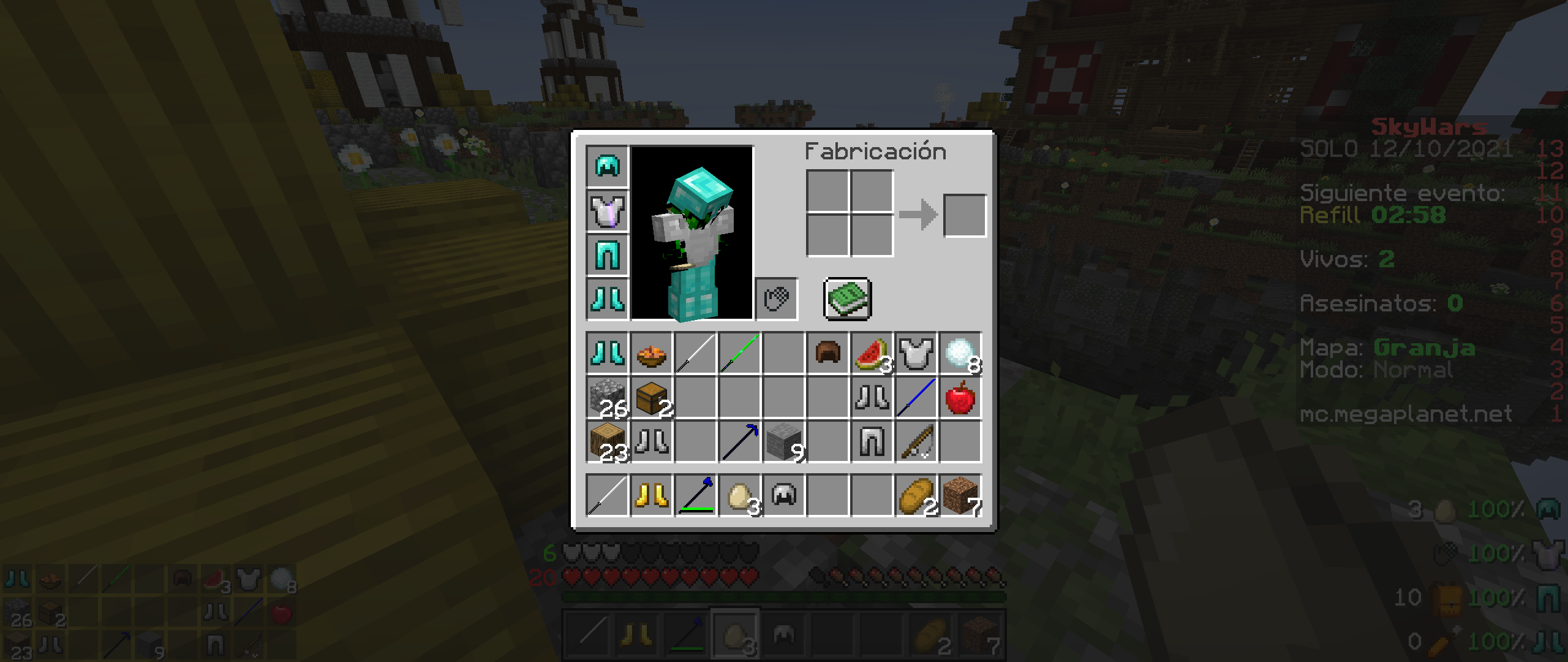This screenshot has width=1568, height=662.
Task: Click the melon slices stack of 3
Action: (x=872, y=352)
